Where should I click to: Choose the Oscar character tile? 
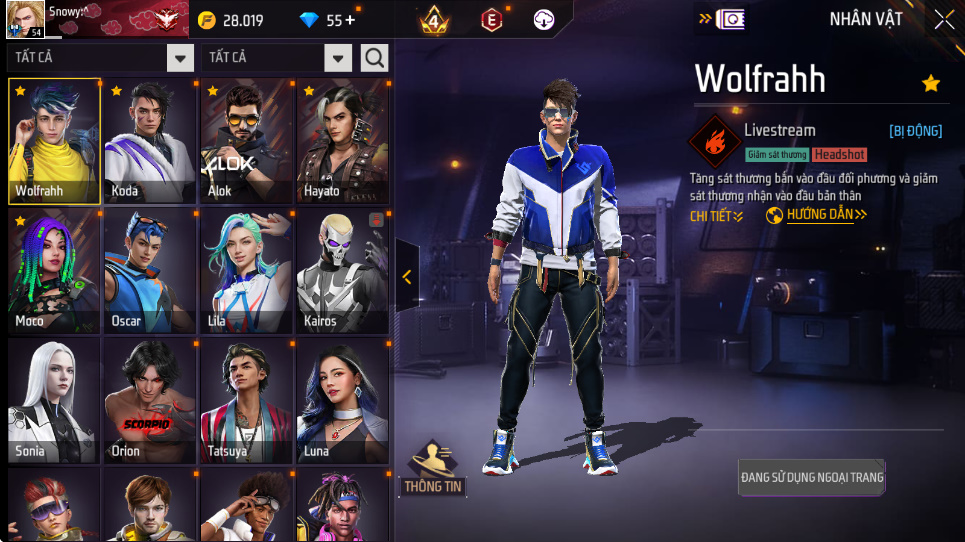point(150,271)
